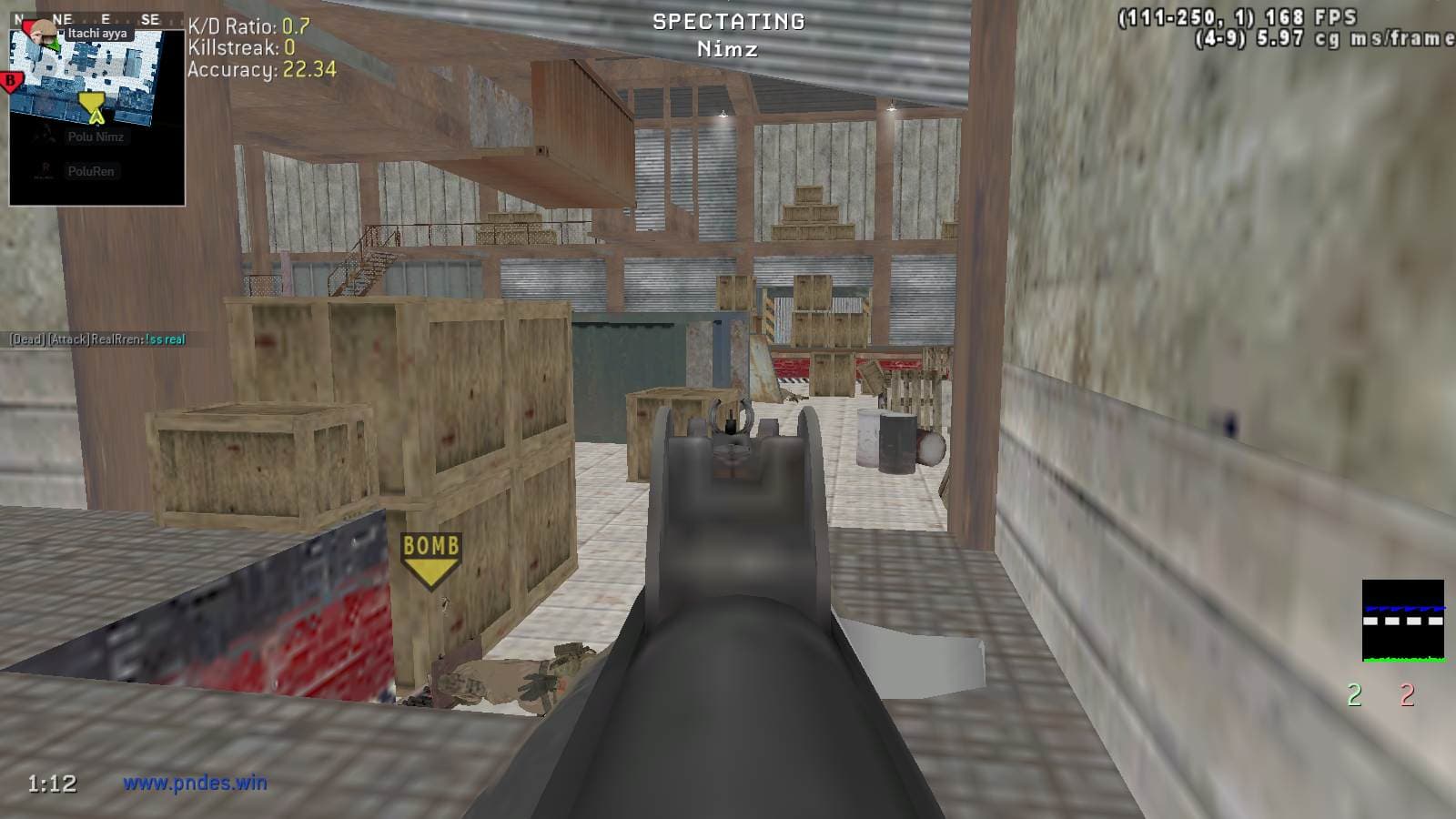Click the compass heading strip
The height and width of the screenshot is (819, 1456).
point(96,19)
